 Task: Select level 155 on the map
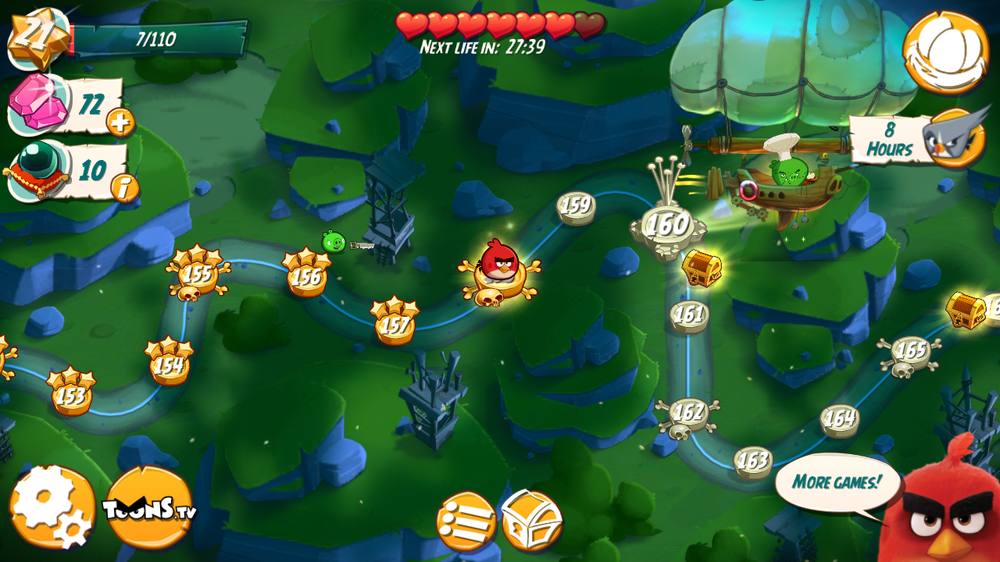point(199,274)
